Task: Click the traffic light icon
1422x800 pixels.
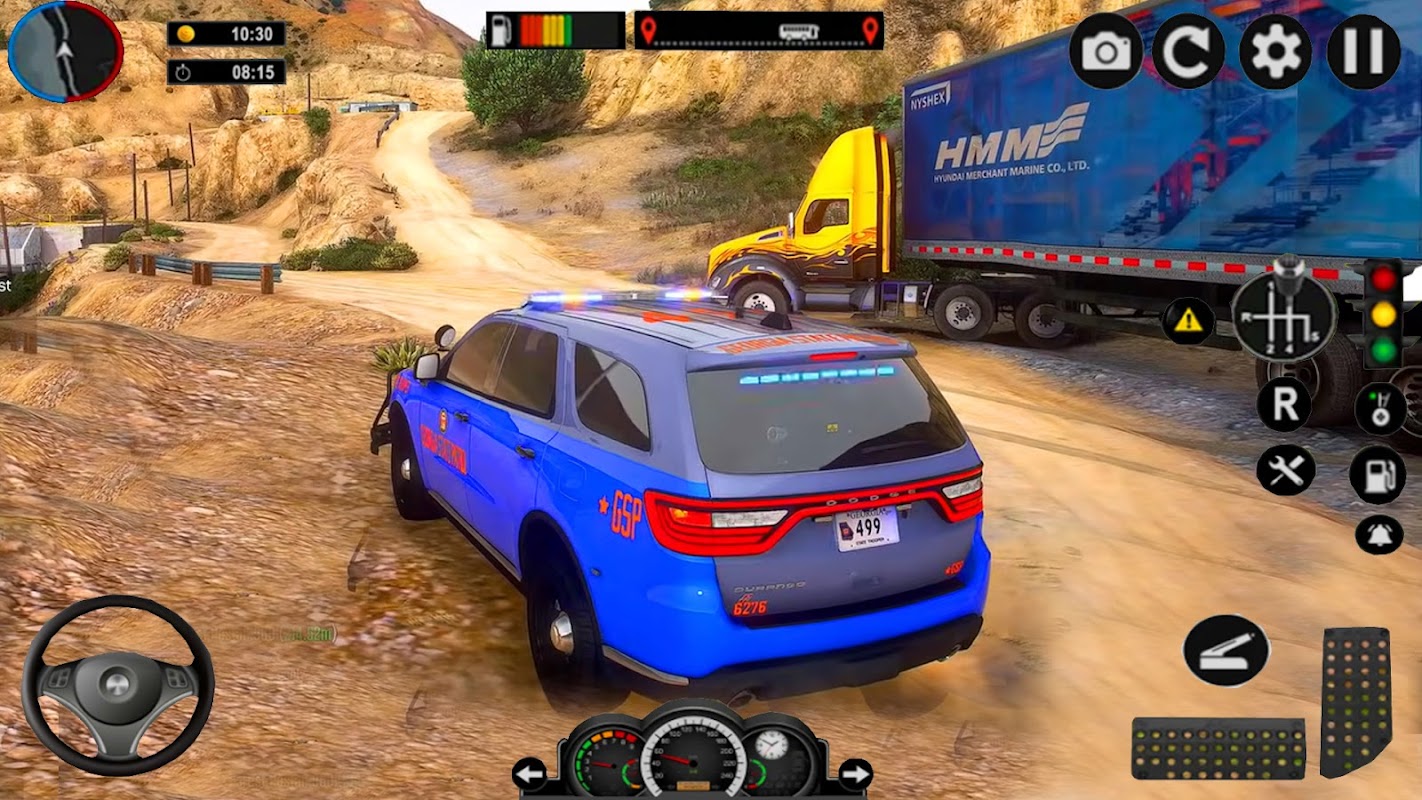Action: (1384, 313)
